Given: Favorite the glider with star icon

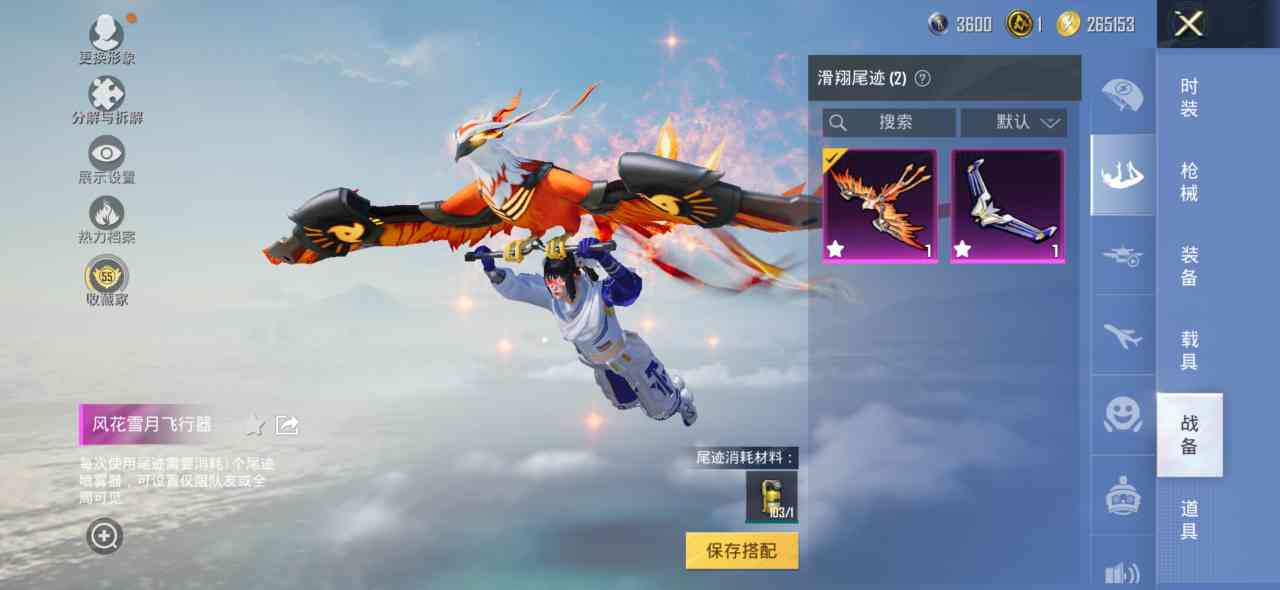Looking at the screenshot, I should coord(254,425).
